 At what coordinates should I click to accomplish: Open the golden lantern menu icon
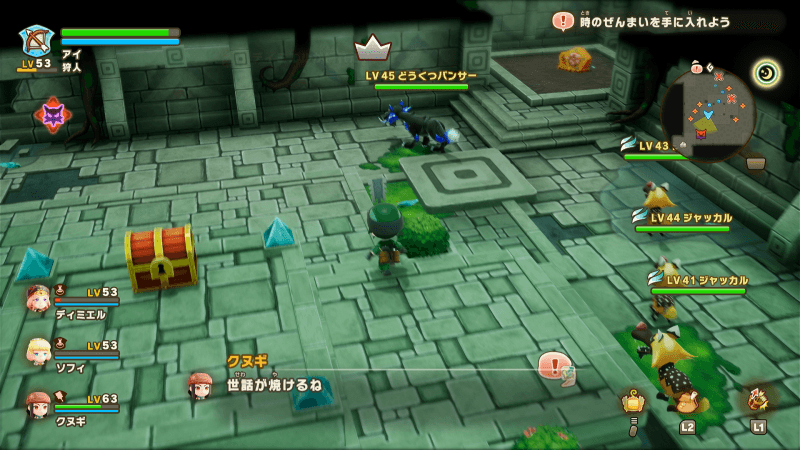(632, 401)
